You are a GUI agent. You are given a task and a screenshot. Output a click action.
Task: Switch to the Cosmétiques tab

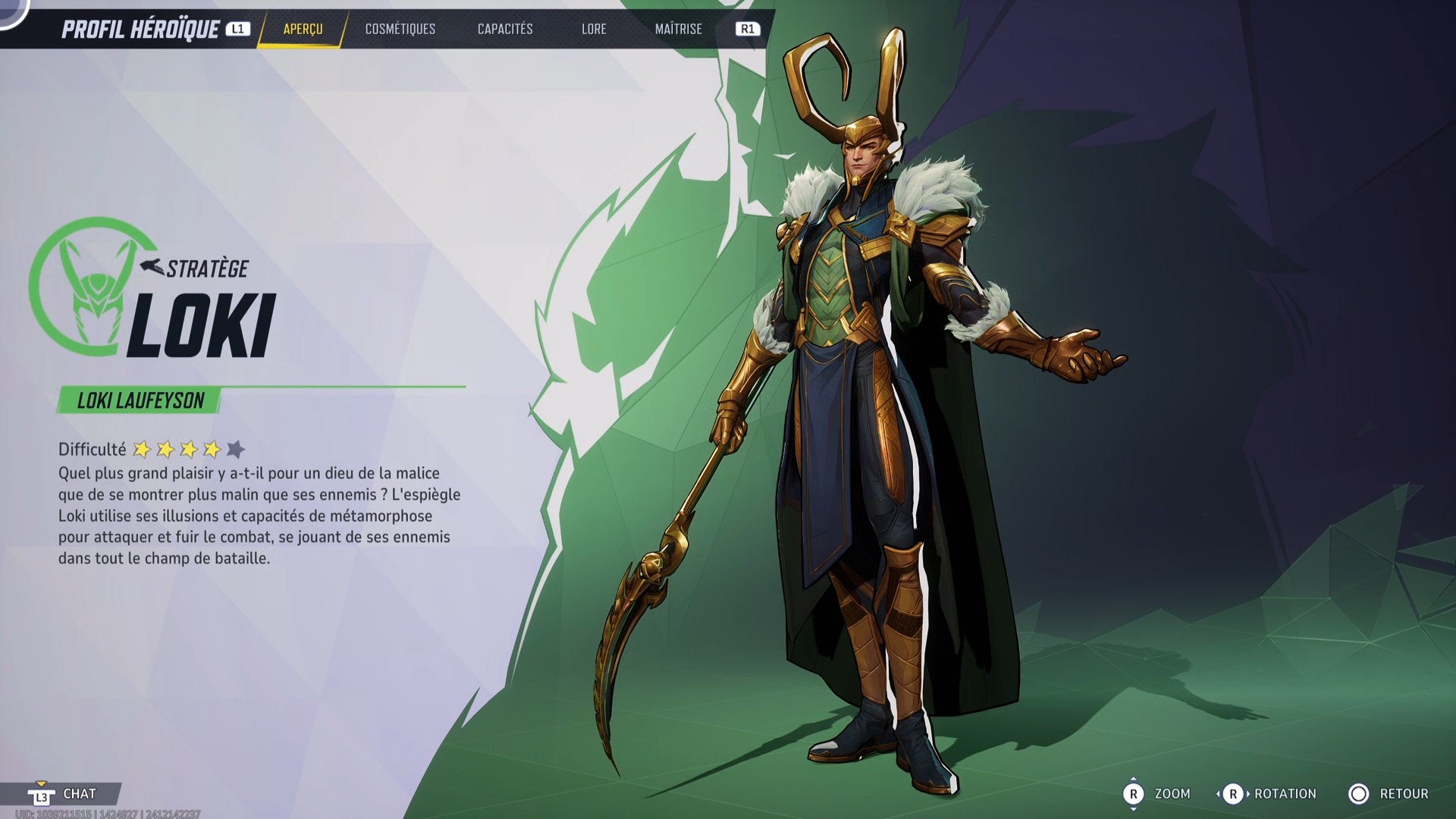(x=400, y=30)
